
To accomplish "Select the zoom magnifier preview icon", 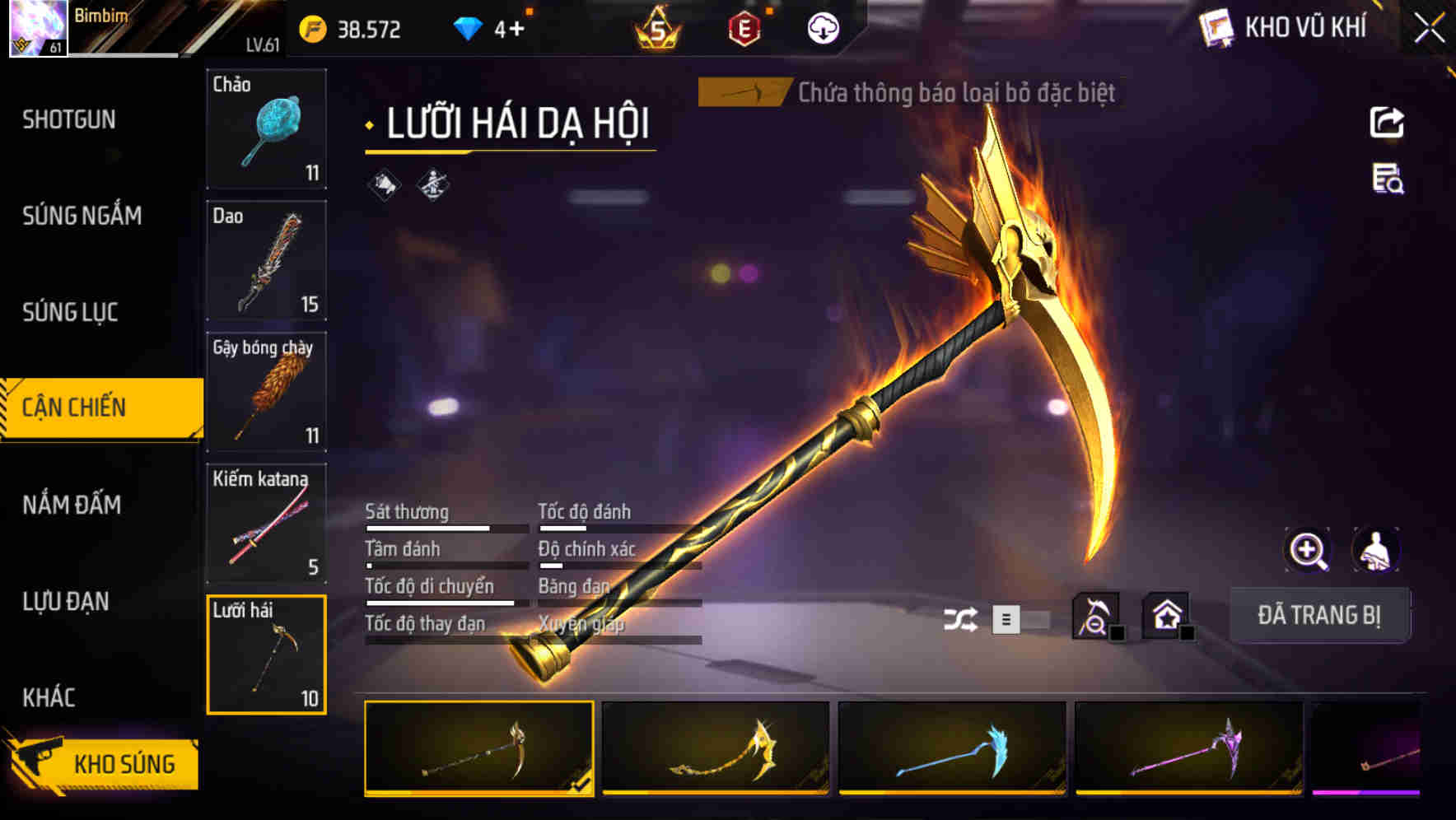I will [1306, 550].
